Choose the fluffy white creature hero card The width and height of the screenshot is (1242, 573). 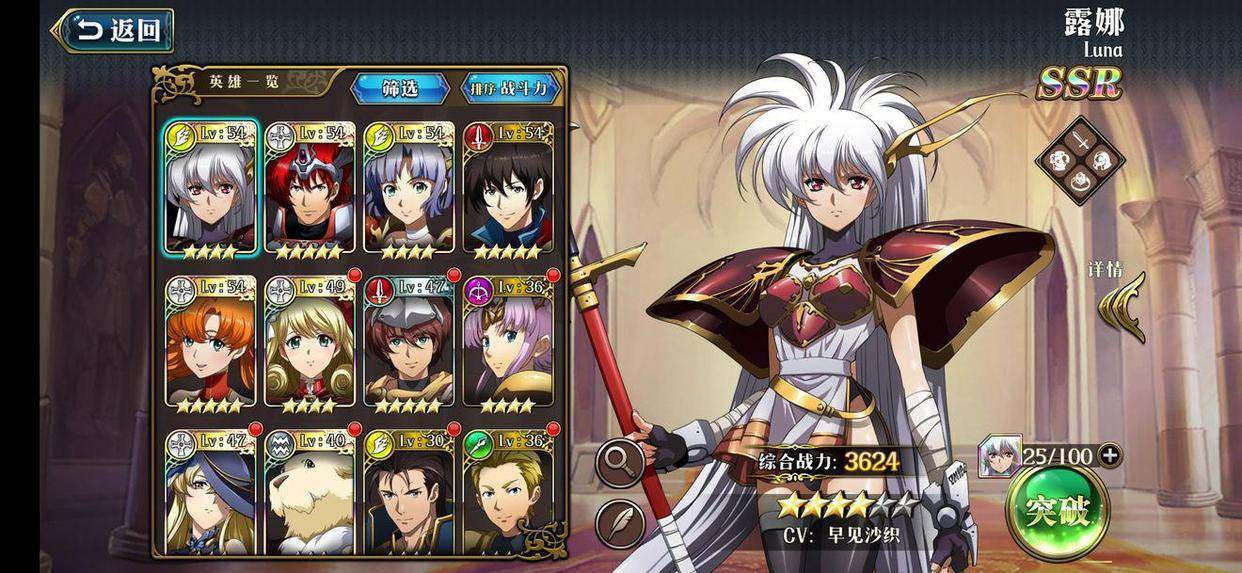(x=310, y=492)
